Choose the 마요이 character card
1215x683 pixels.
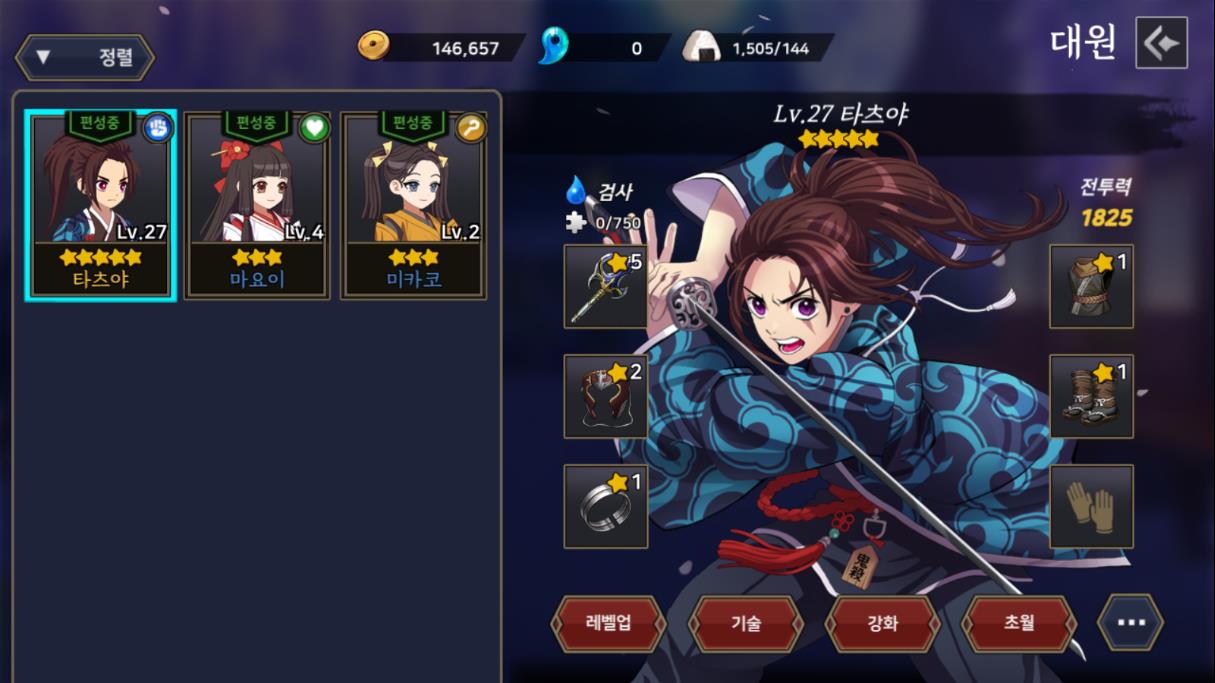(257, 205)
